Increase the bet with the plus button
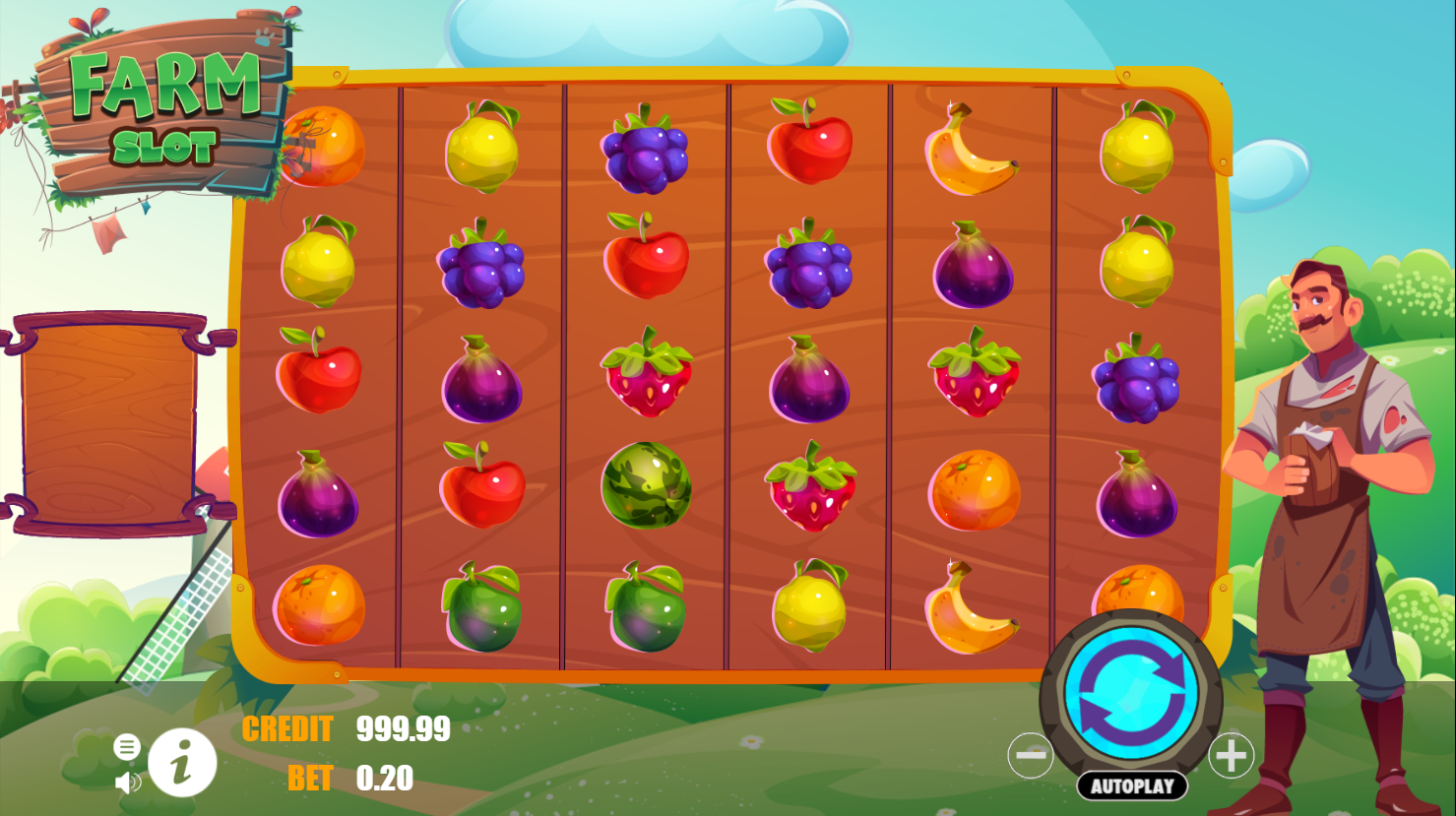This screenshot has width=1456, height=816. (x=1230, y=753)
